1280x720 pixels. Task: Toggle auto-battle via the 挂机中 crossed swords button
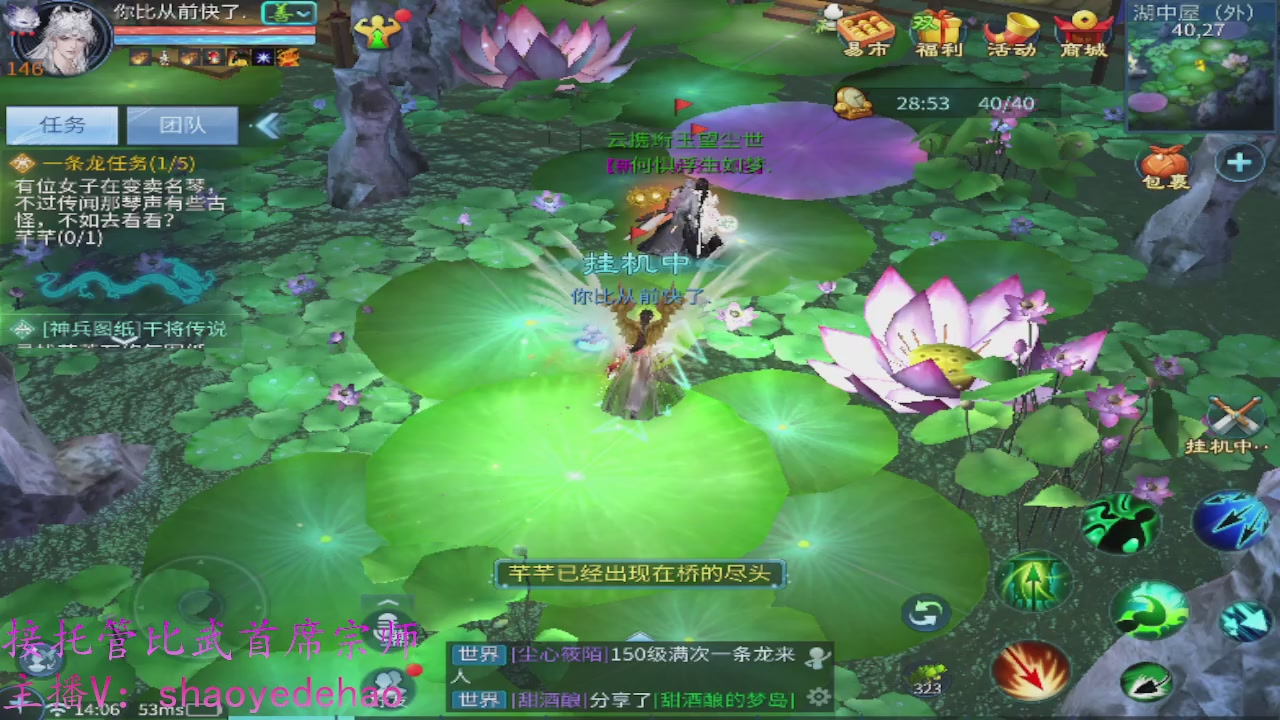(x=1236, y=412)
